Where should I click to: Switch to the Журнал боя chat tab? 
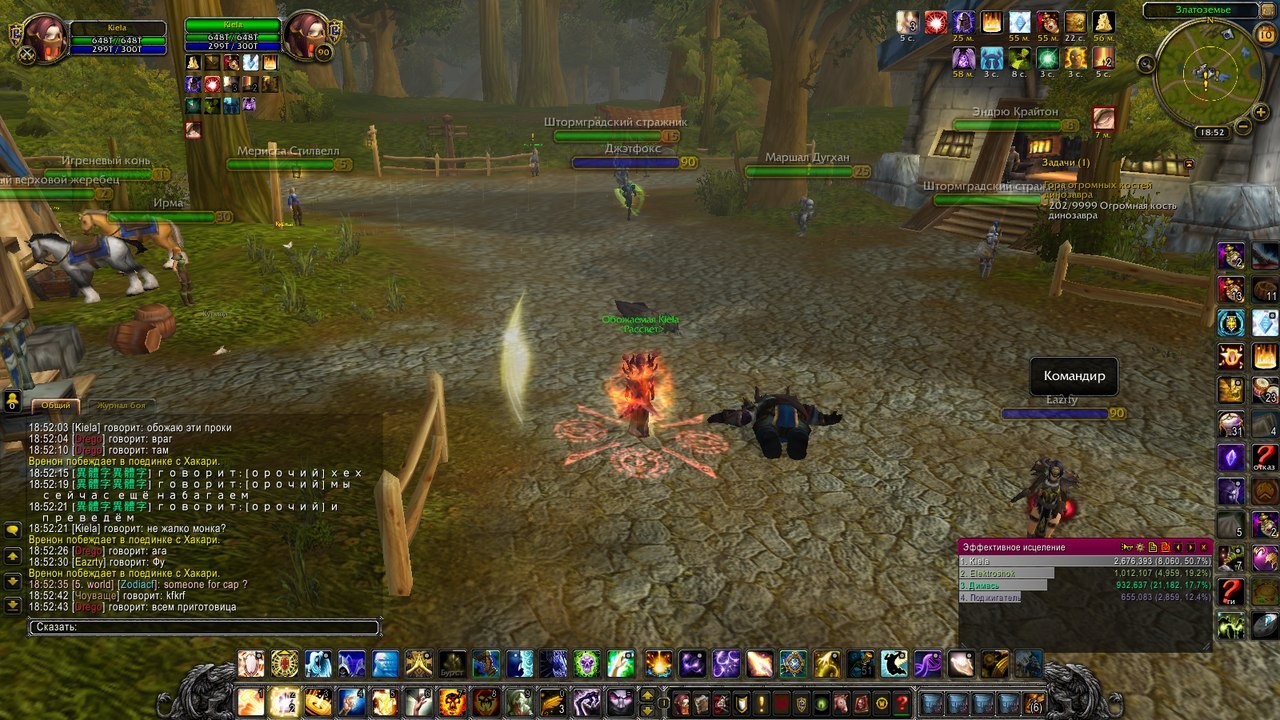pos(122,405)
